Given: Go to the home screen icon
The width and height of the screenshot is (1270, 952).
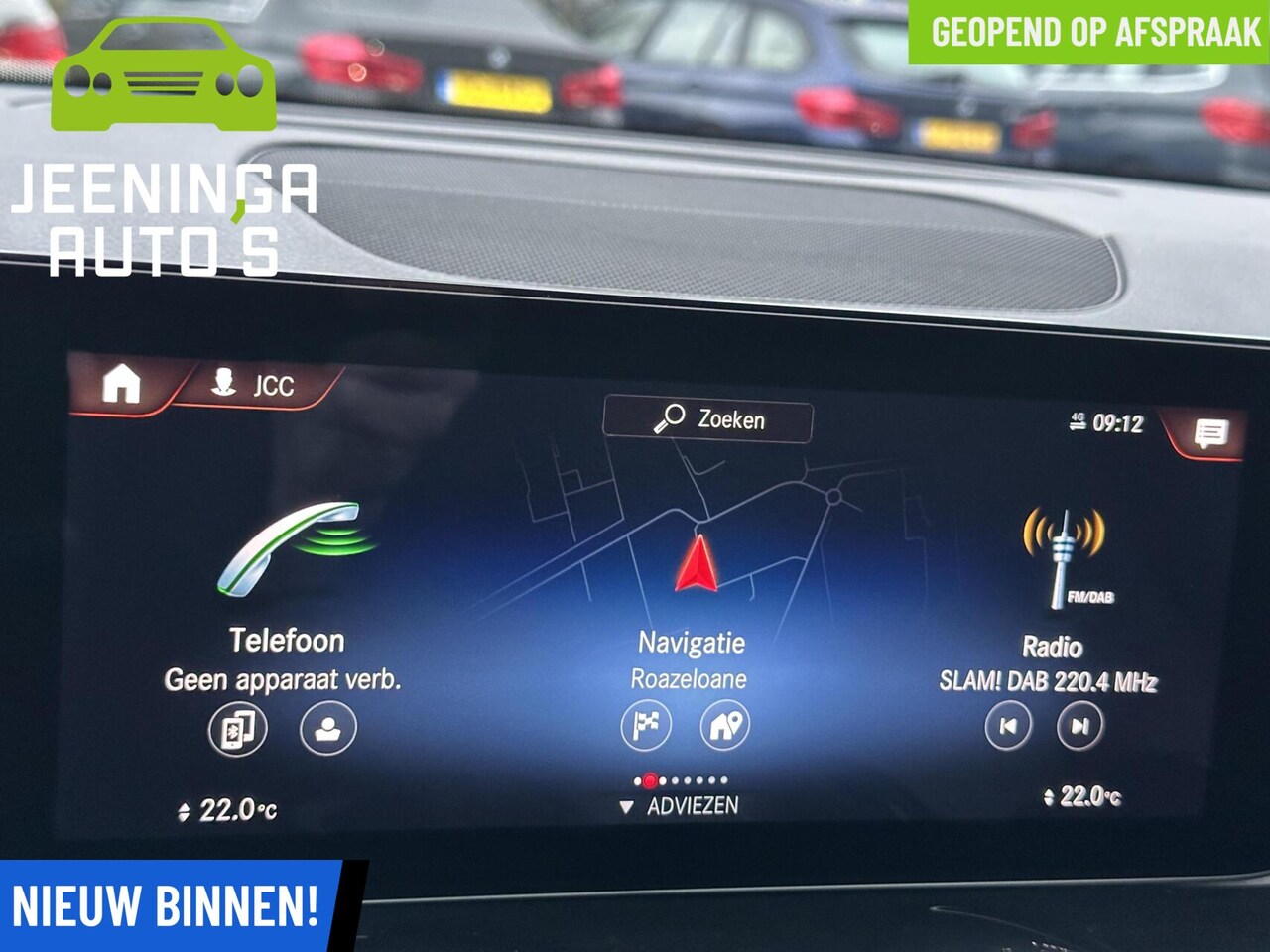Looking at the screenshot, I should pos(121,383).
